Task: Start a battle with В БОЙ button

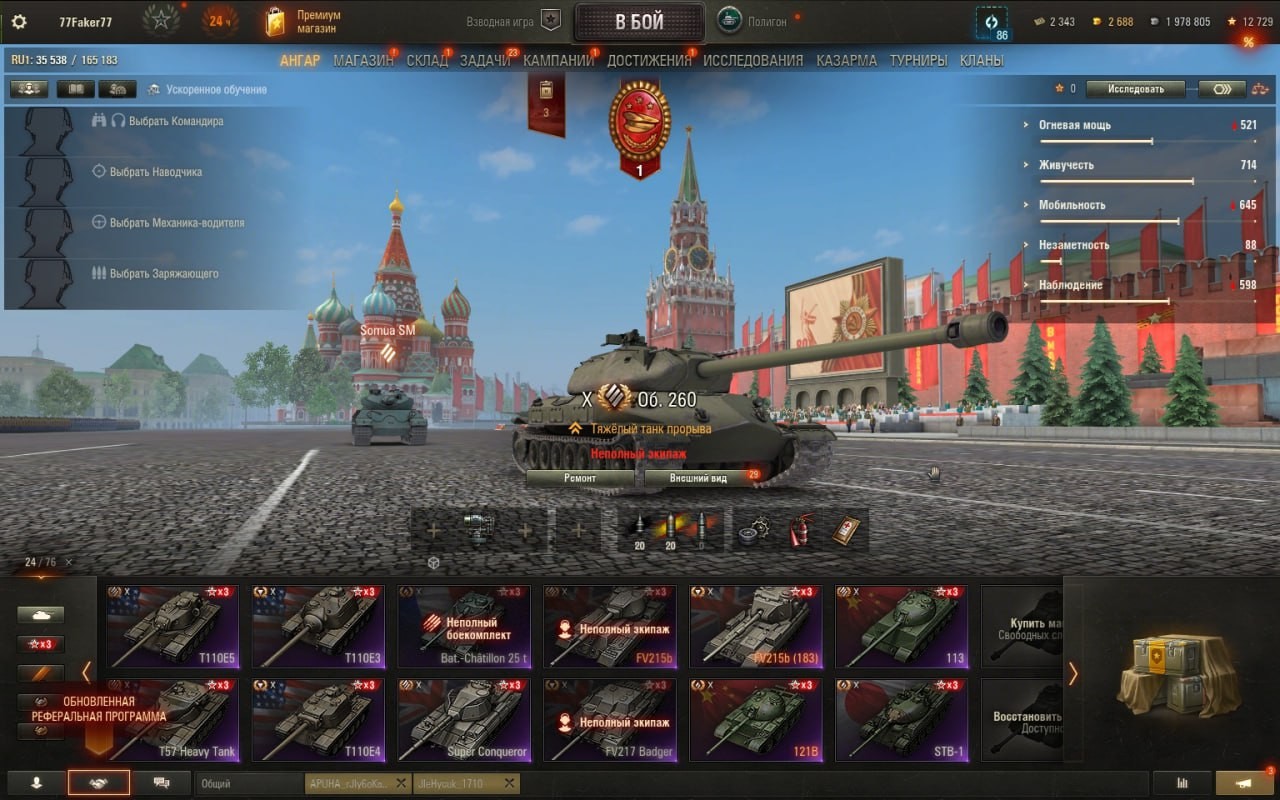Action: (639, 22)
